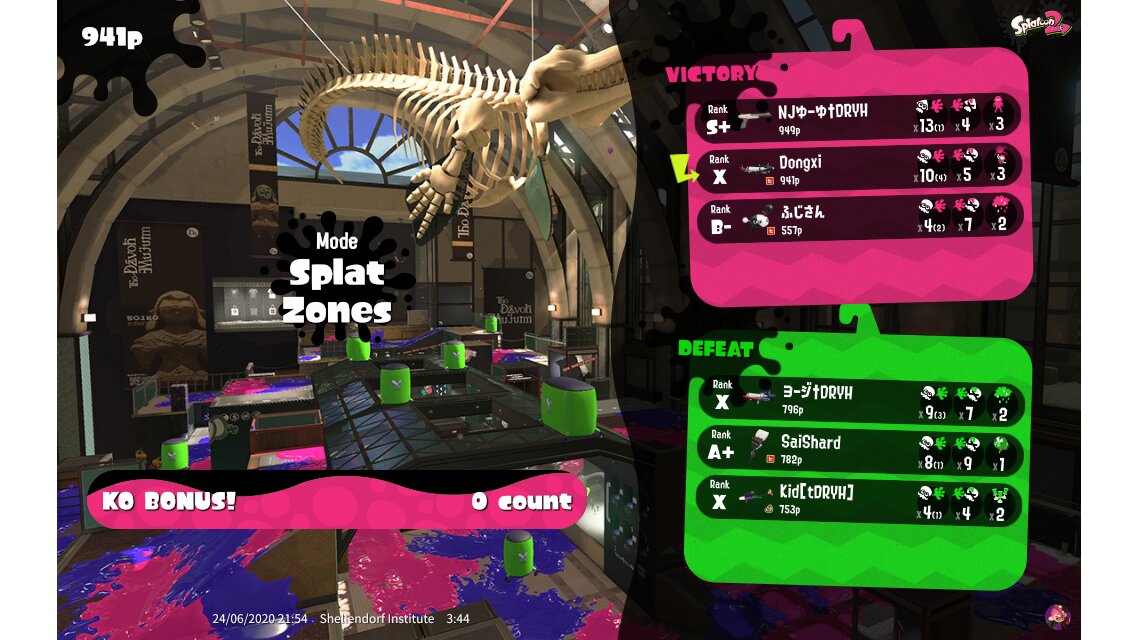1138x640 pixels.
Task: Select the NJゆーゆ†DRYH player row
Action: [861, 116]
